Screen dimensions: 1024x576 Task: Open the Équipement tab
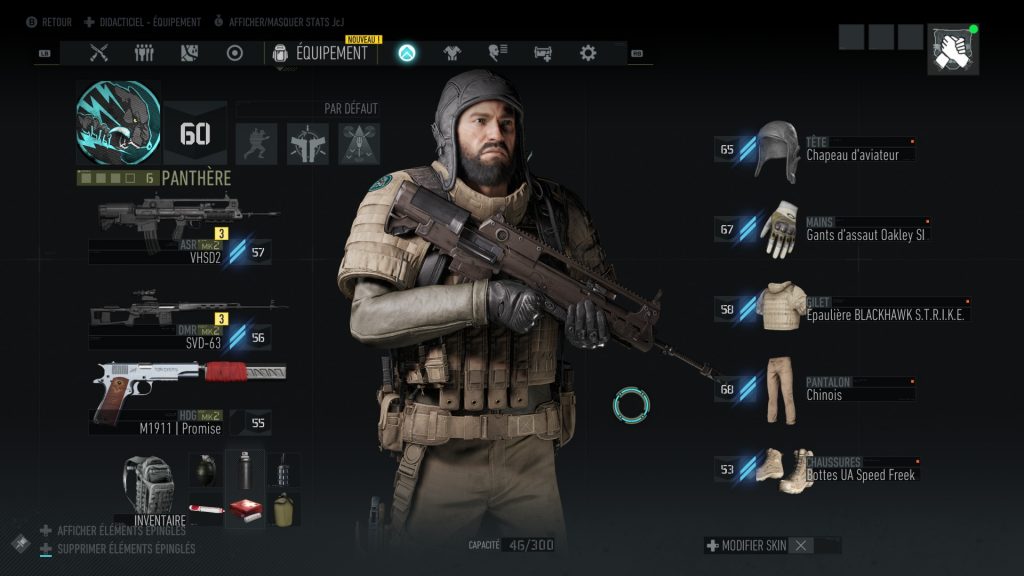321,53
